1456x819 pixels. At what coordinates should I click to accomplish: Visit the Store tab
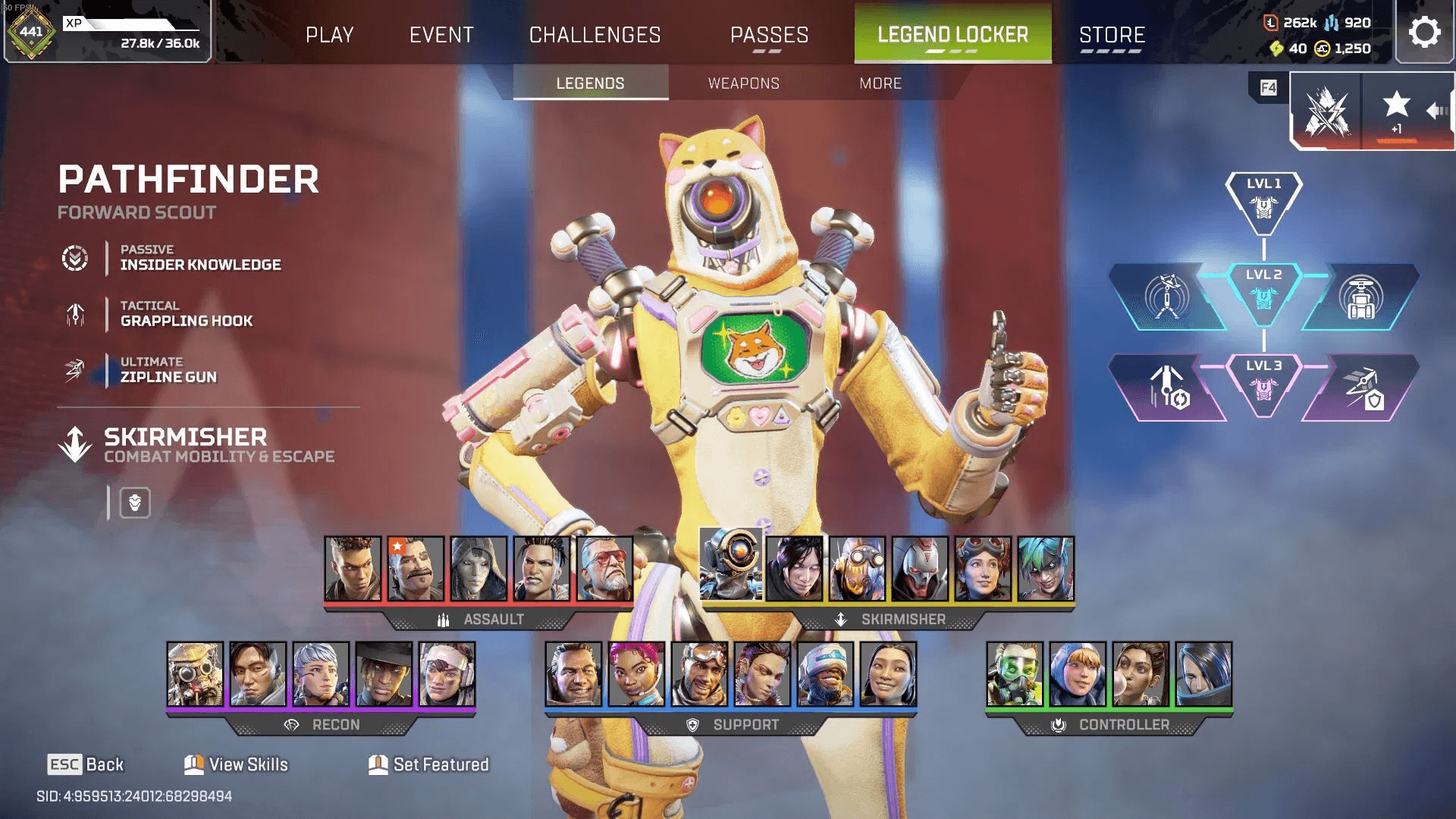pyautogui.click(x=1112, y=35)
